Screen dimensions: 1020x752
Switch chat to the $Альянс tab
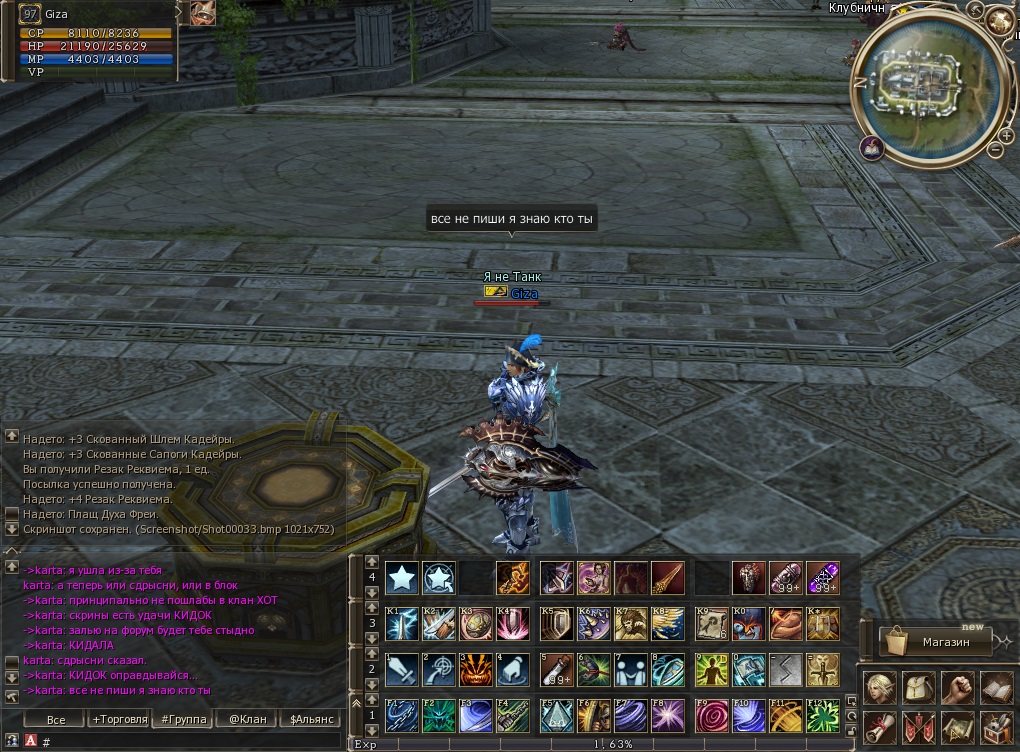pyautogui.click(x=310, y=719)
